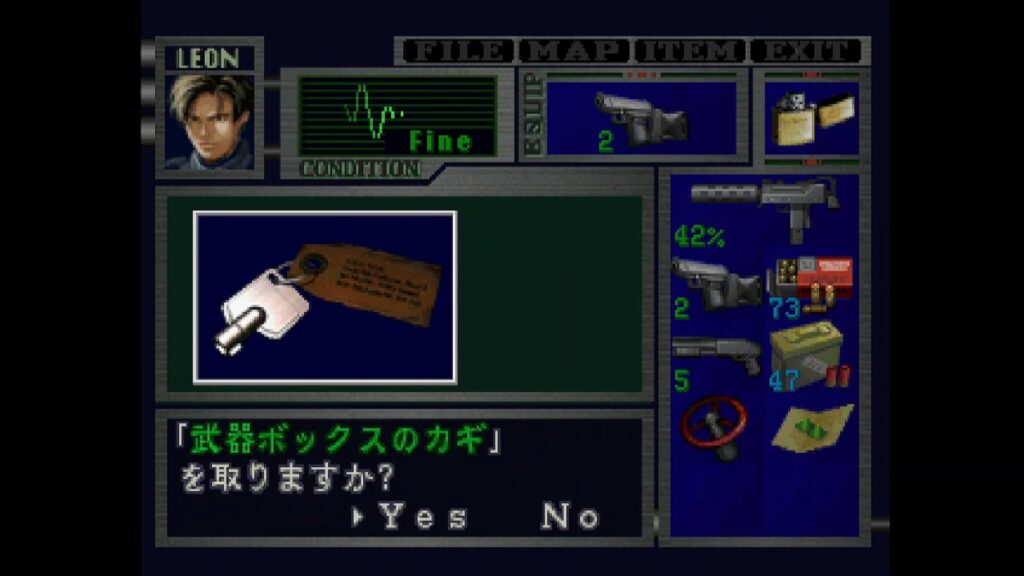This screenshot has width=1024, height=576.
Task: Choose No to leave the key
Action: coord(571,517)
